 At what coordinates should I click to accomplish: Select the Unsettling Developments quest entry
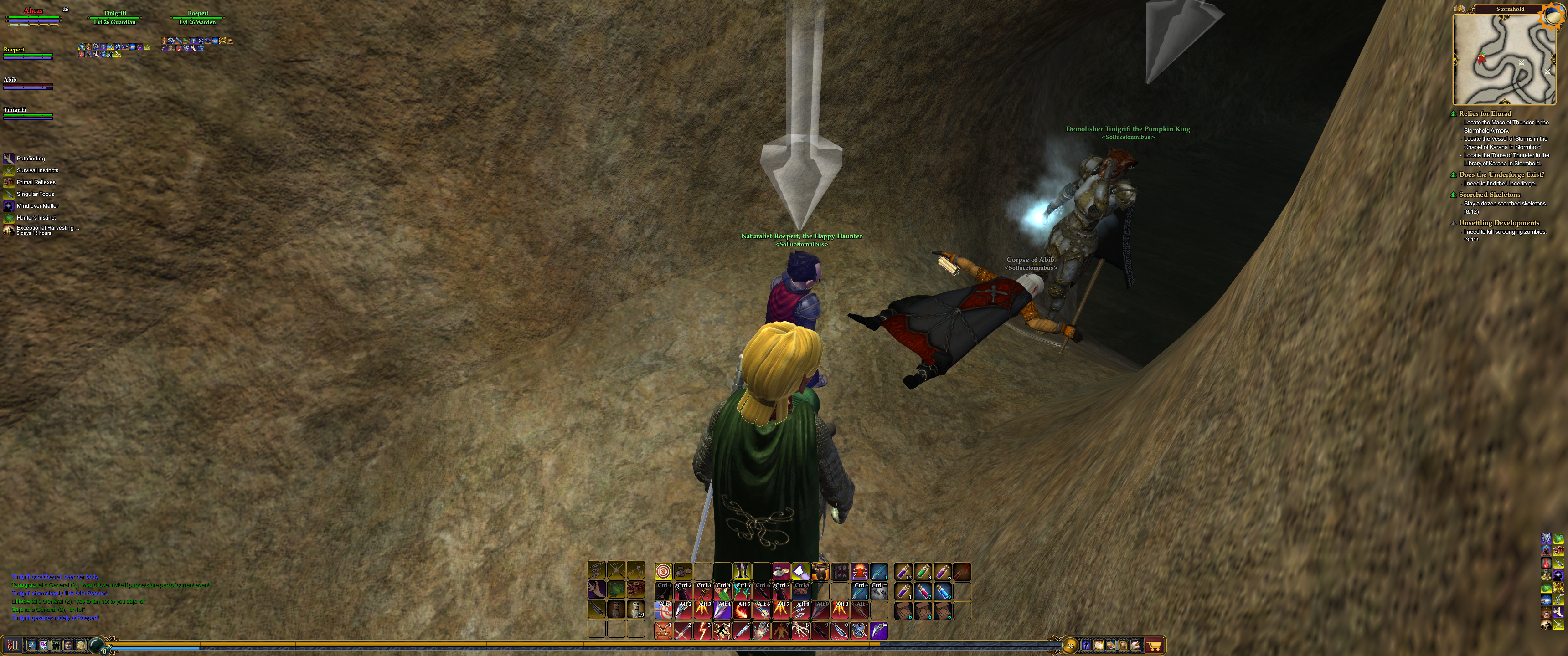click(1499, 223)
